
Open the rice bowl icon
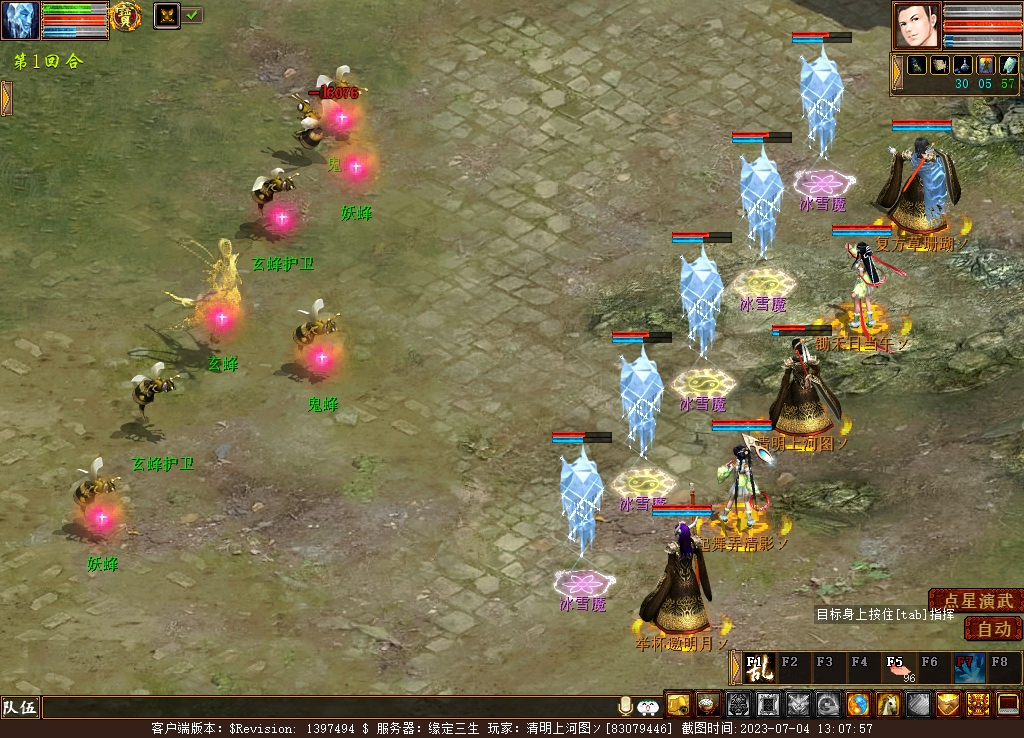pyautogui.click(x=708, y=705)
